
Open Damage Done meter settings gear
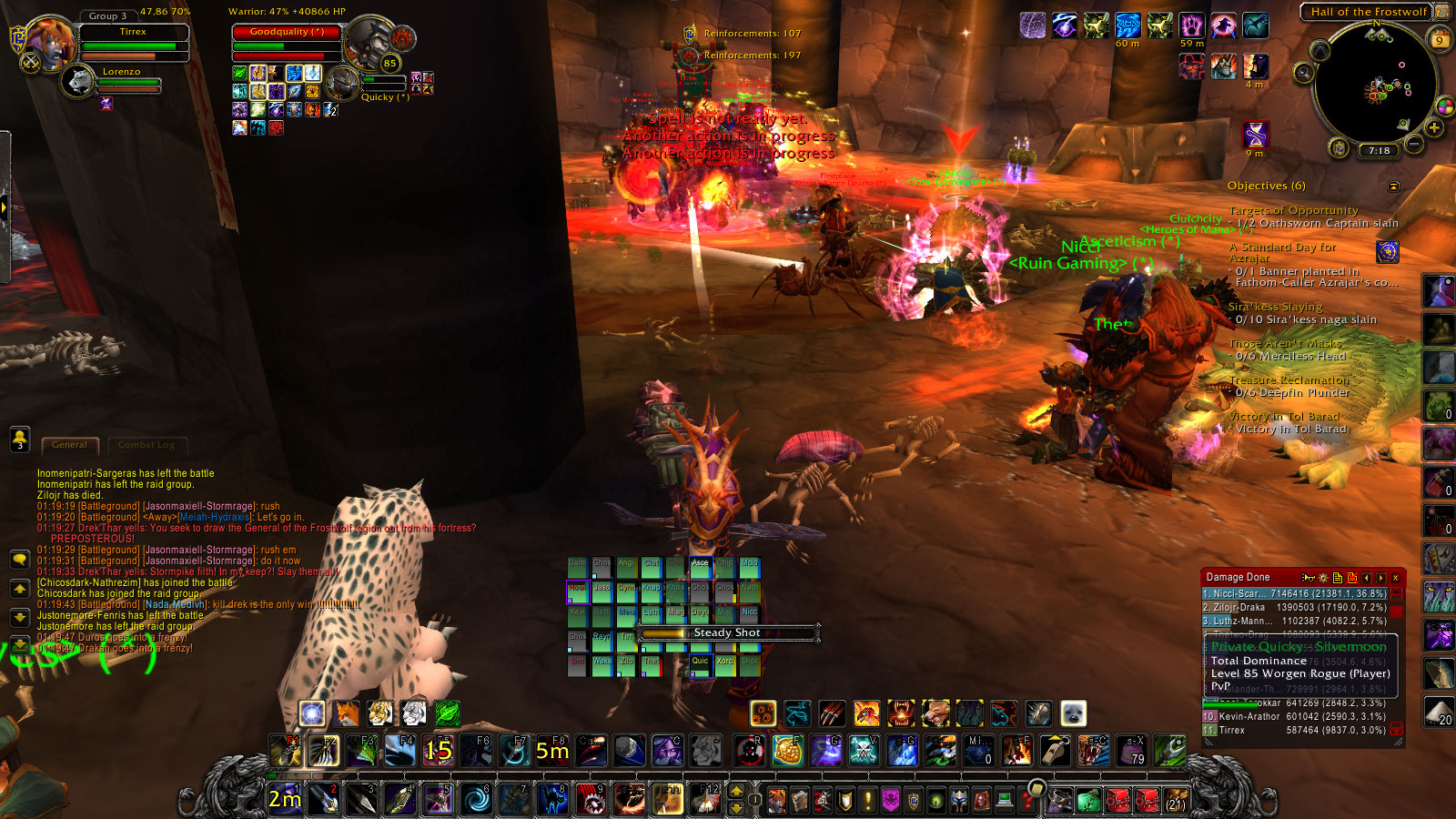(x=1322, y=578)
